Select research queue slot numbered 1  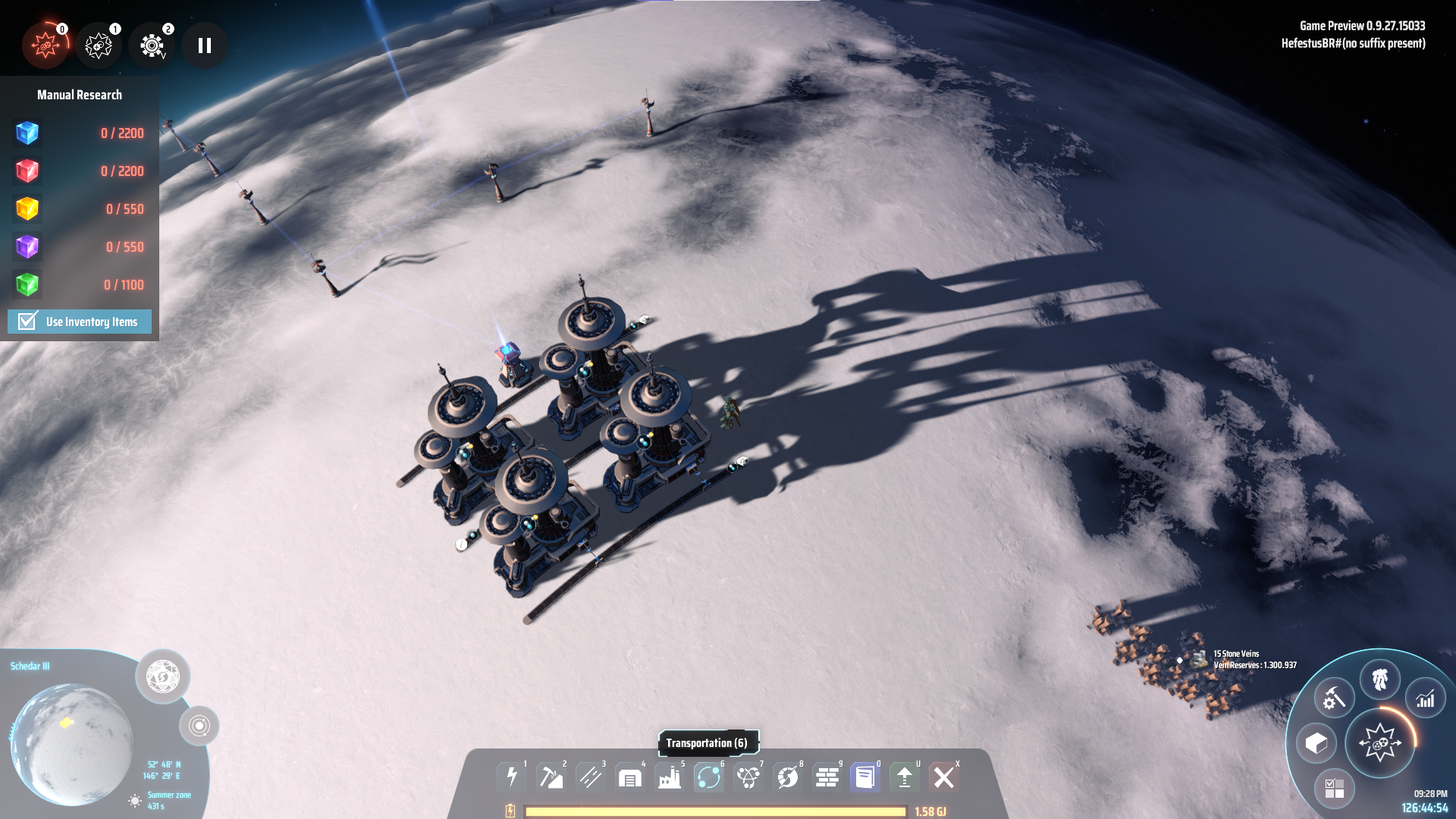[99, 45]
